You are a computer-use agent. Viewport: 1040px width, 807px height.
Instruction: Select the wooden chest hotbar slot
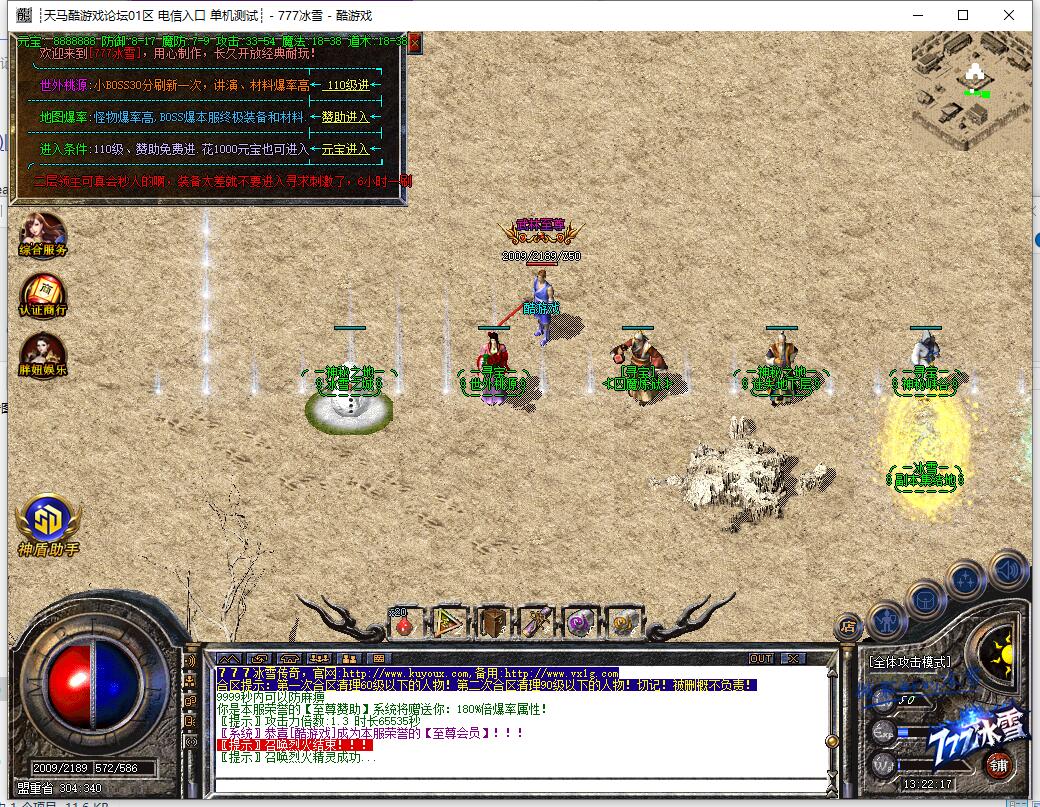tap(493, 623)
